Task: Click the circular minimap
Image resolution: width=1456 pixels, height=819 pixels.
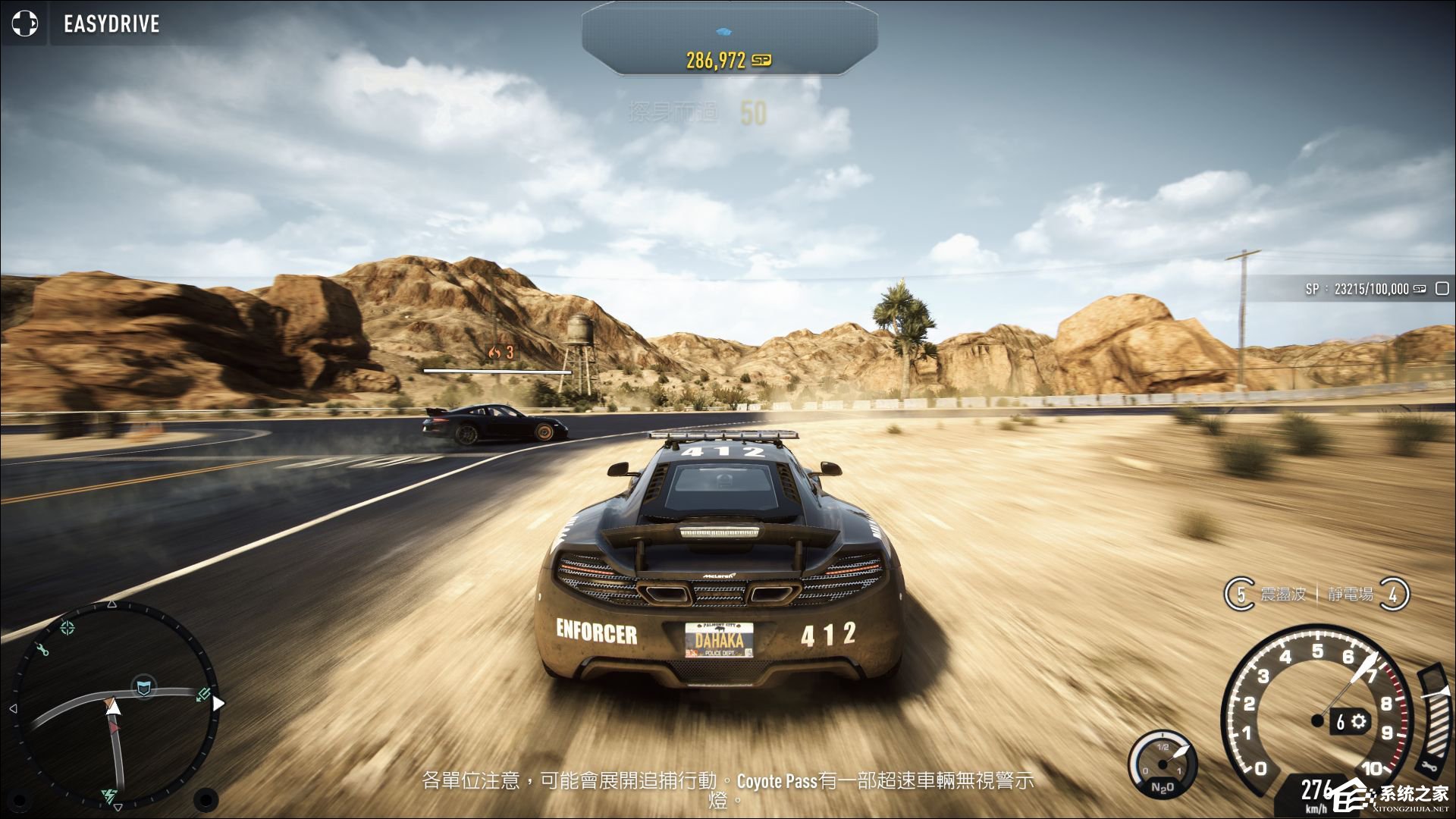Action: pyautogui.click(x=114, y=705)
